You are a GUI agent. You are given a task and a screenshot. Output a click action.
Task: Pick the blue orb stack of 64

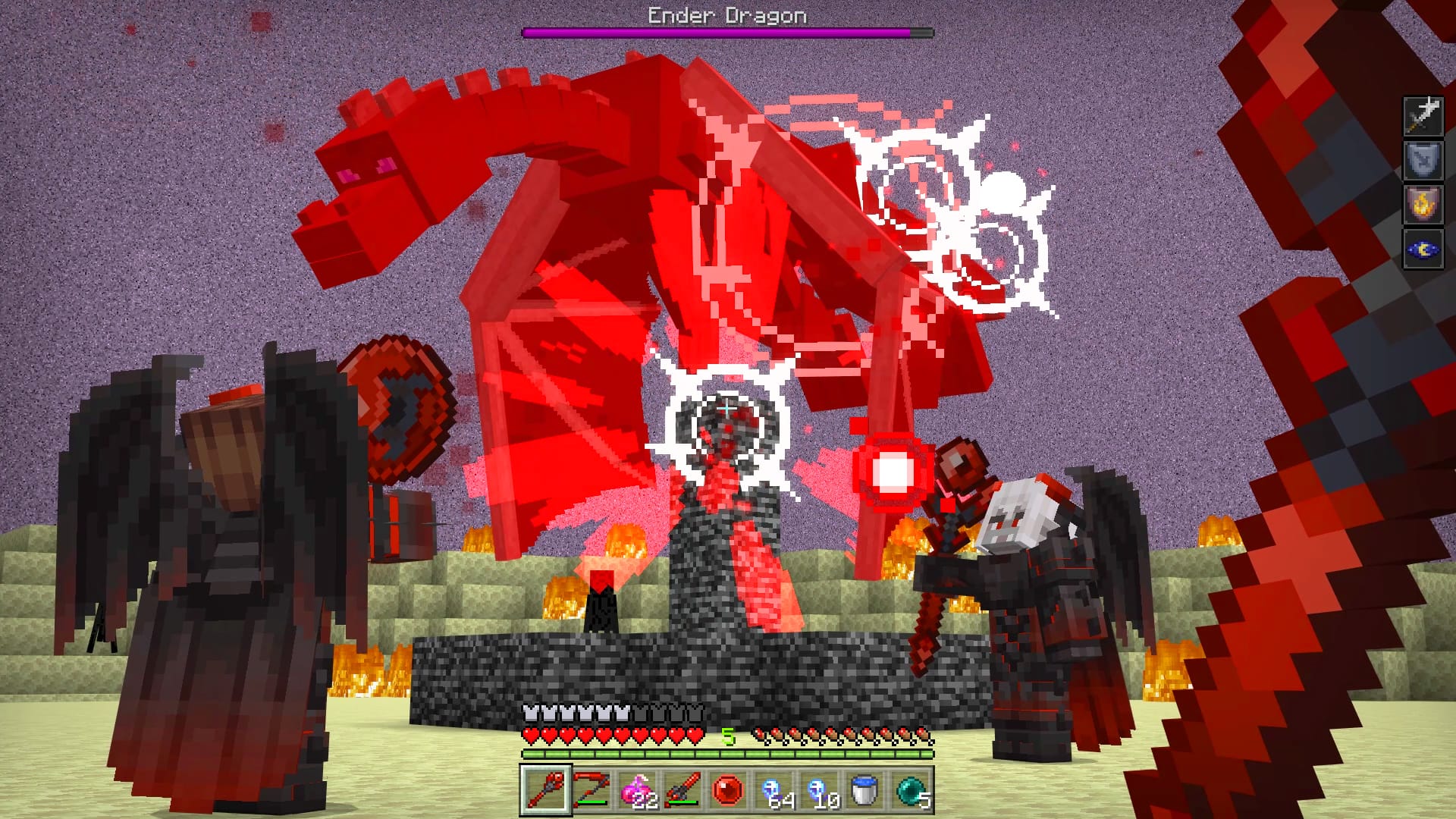tap(773, 790)
